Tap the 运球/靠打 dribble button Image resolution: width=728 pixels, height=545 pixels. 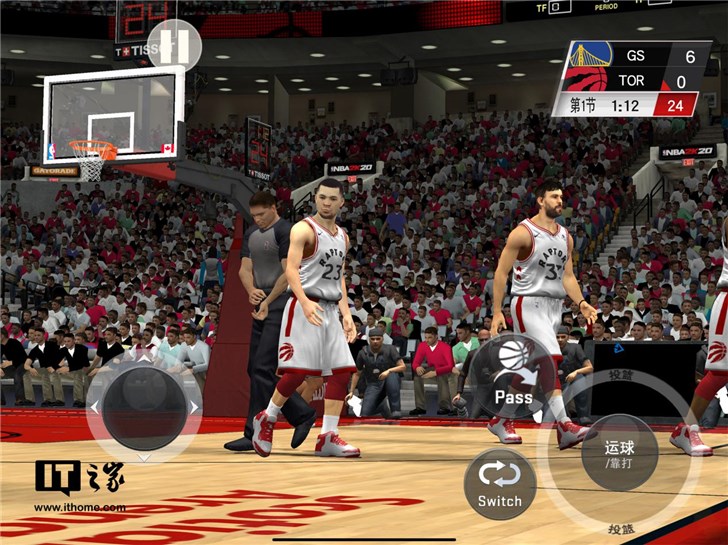coord(619,452)
